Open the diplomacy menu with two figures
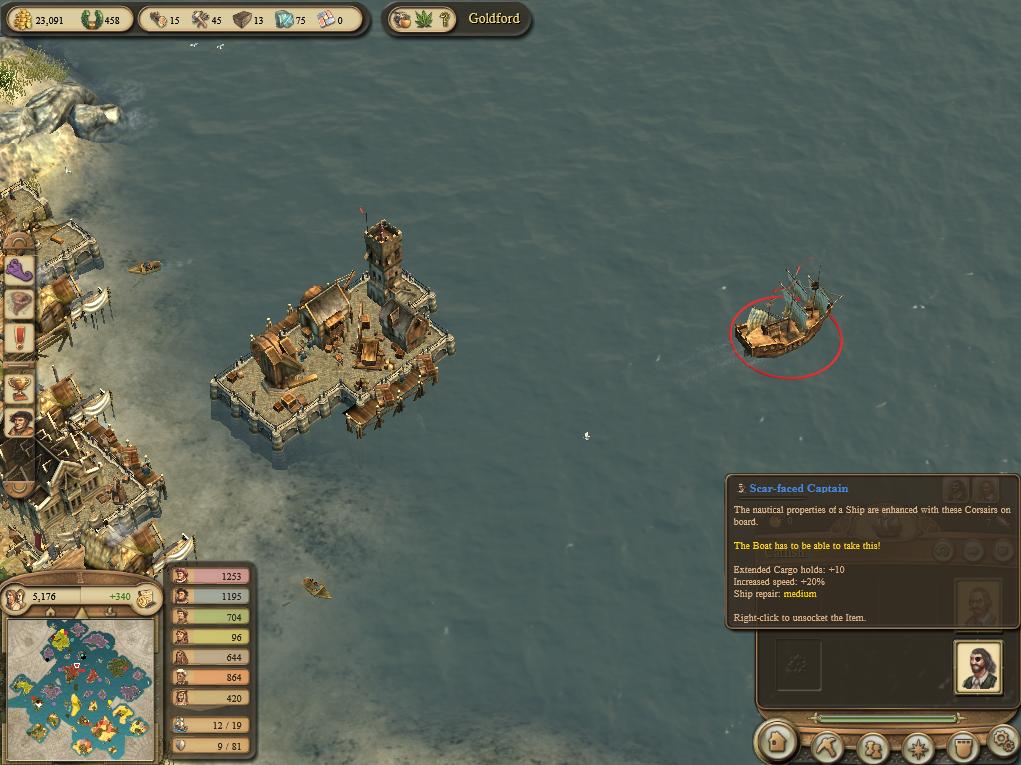1021x765 pixels. tap(873, 746)
